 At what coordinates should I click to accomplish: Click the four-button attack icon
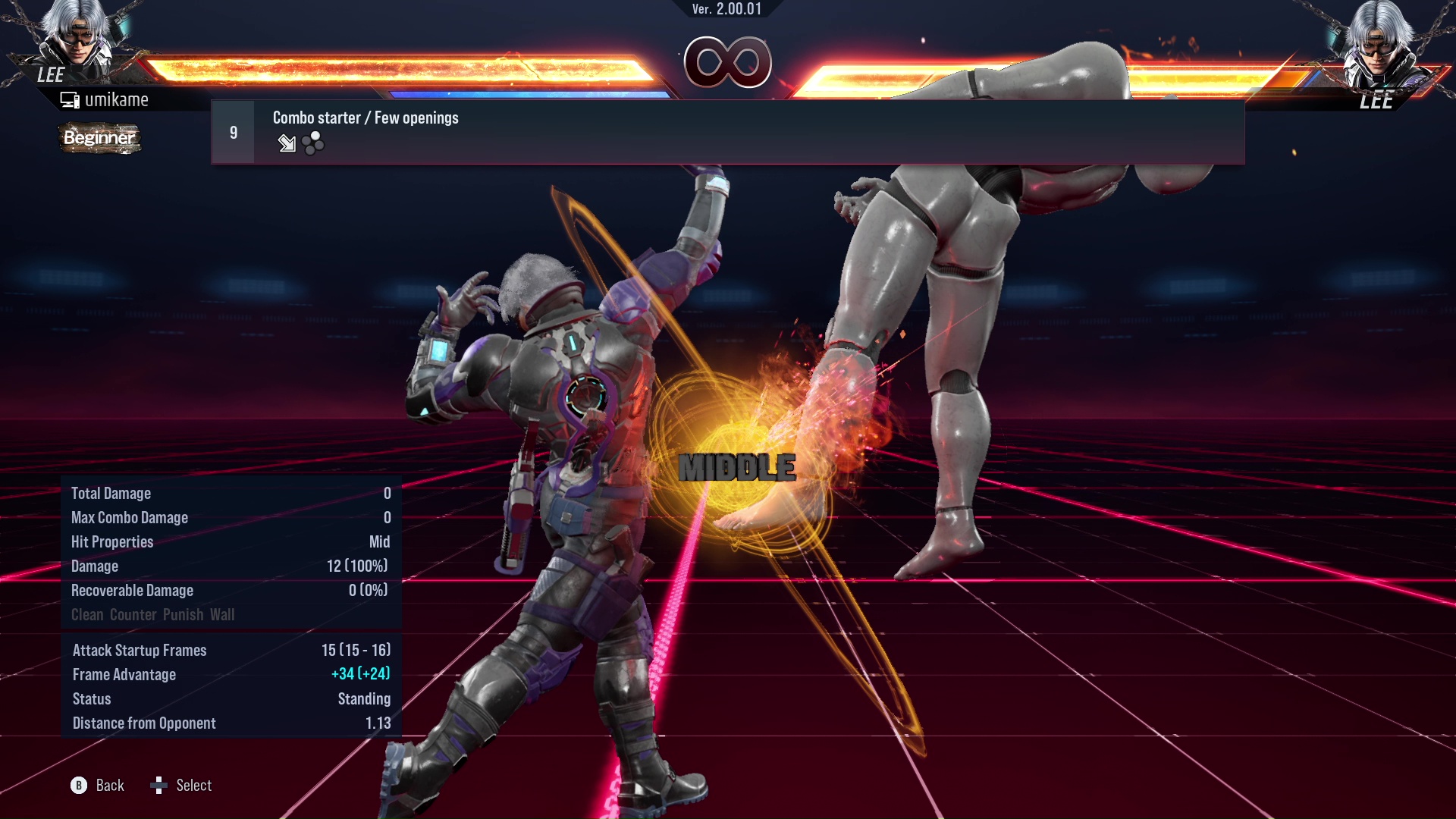312,144
